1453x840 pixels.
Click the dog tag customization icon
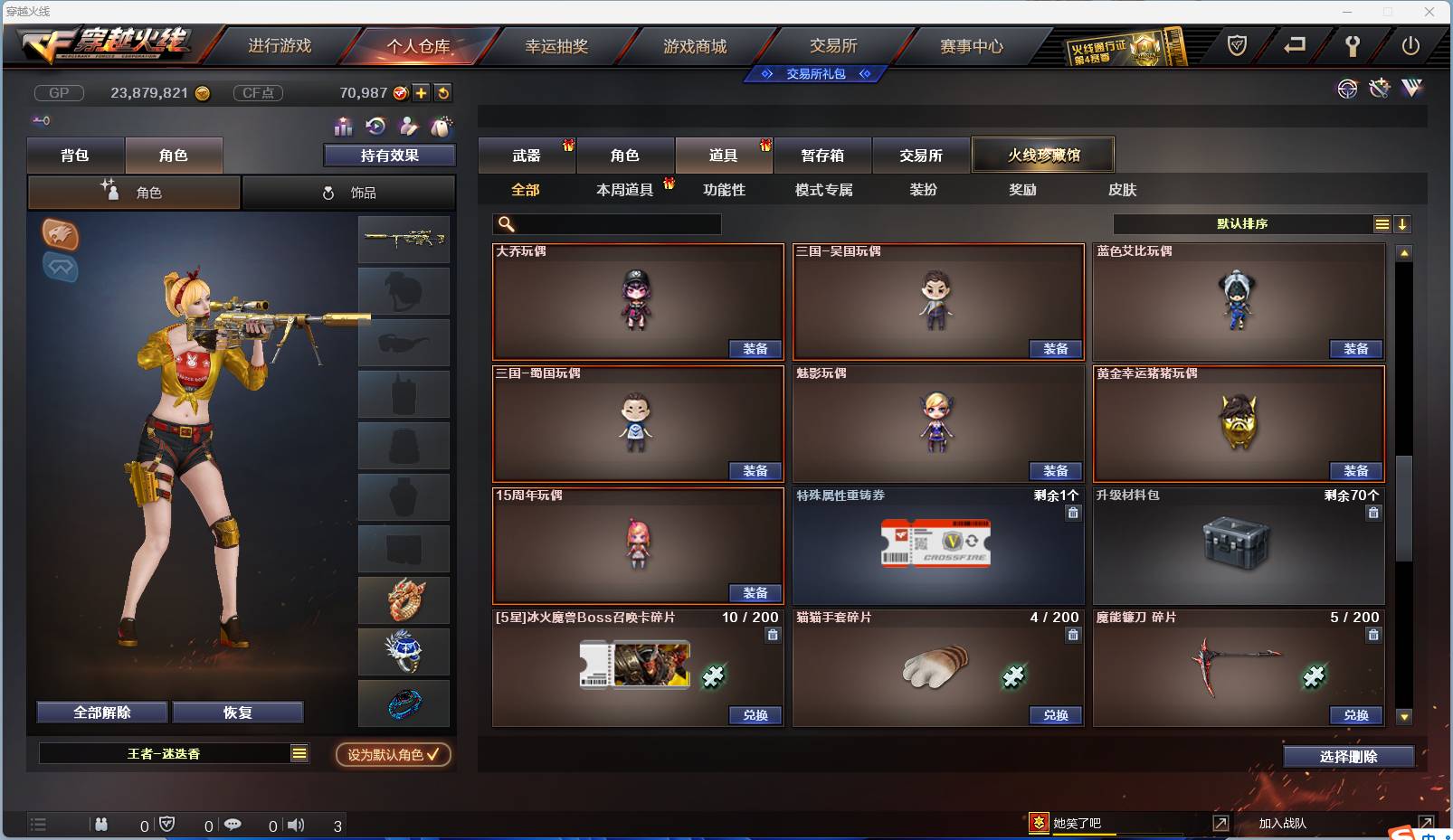[x=440, y=127]
